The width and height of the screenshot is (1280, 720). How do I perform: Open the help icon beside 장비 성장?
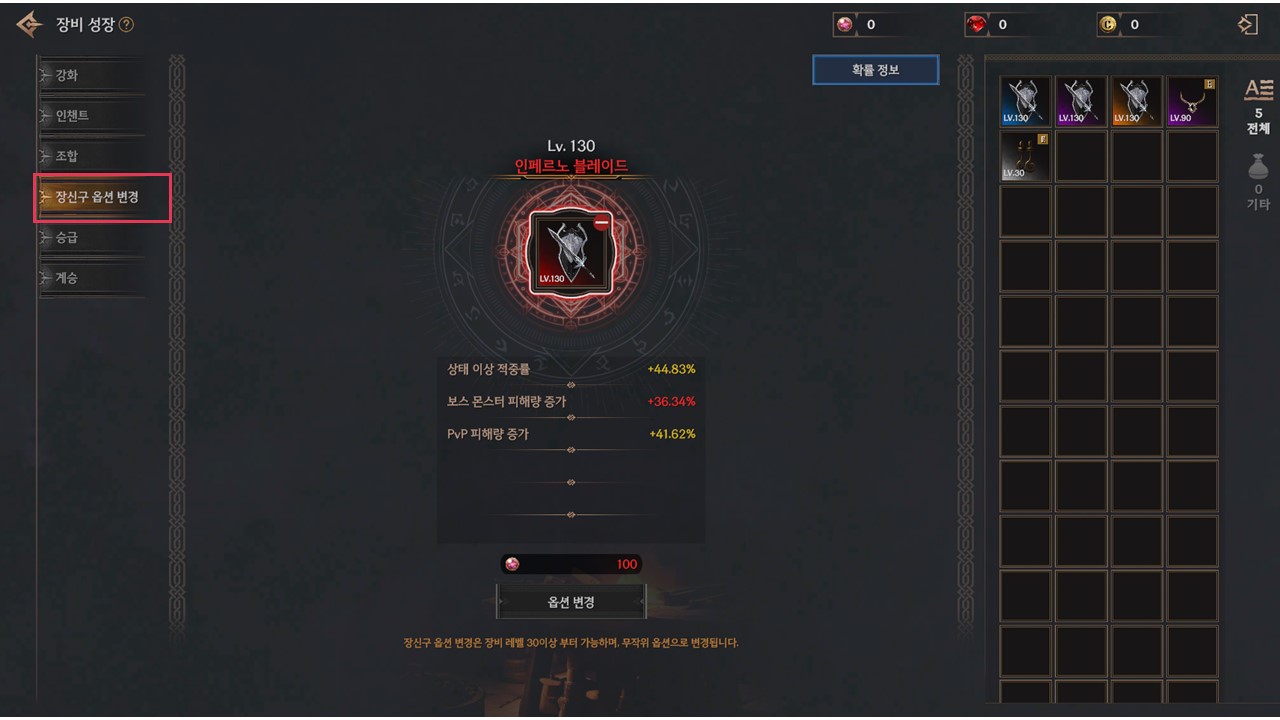[x=126, y=25]
